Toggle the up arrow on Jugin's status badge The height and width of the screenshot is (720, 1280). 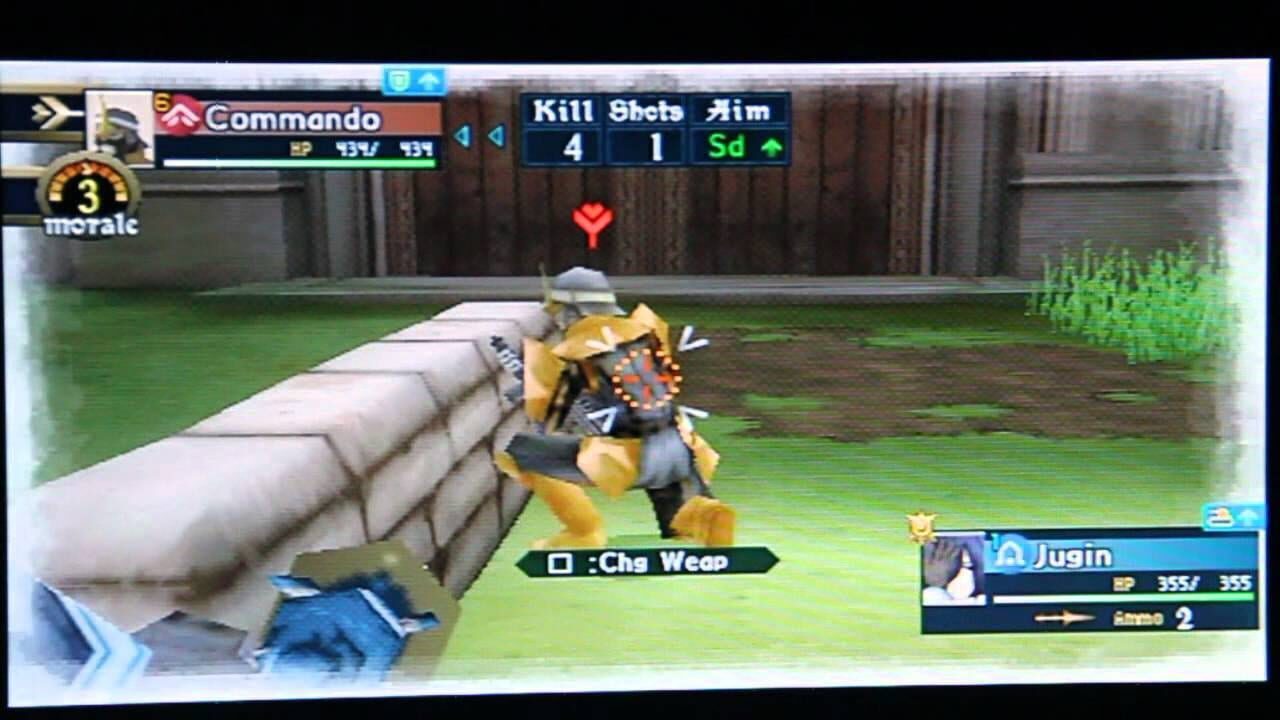[1249, 517]
